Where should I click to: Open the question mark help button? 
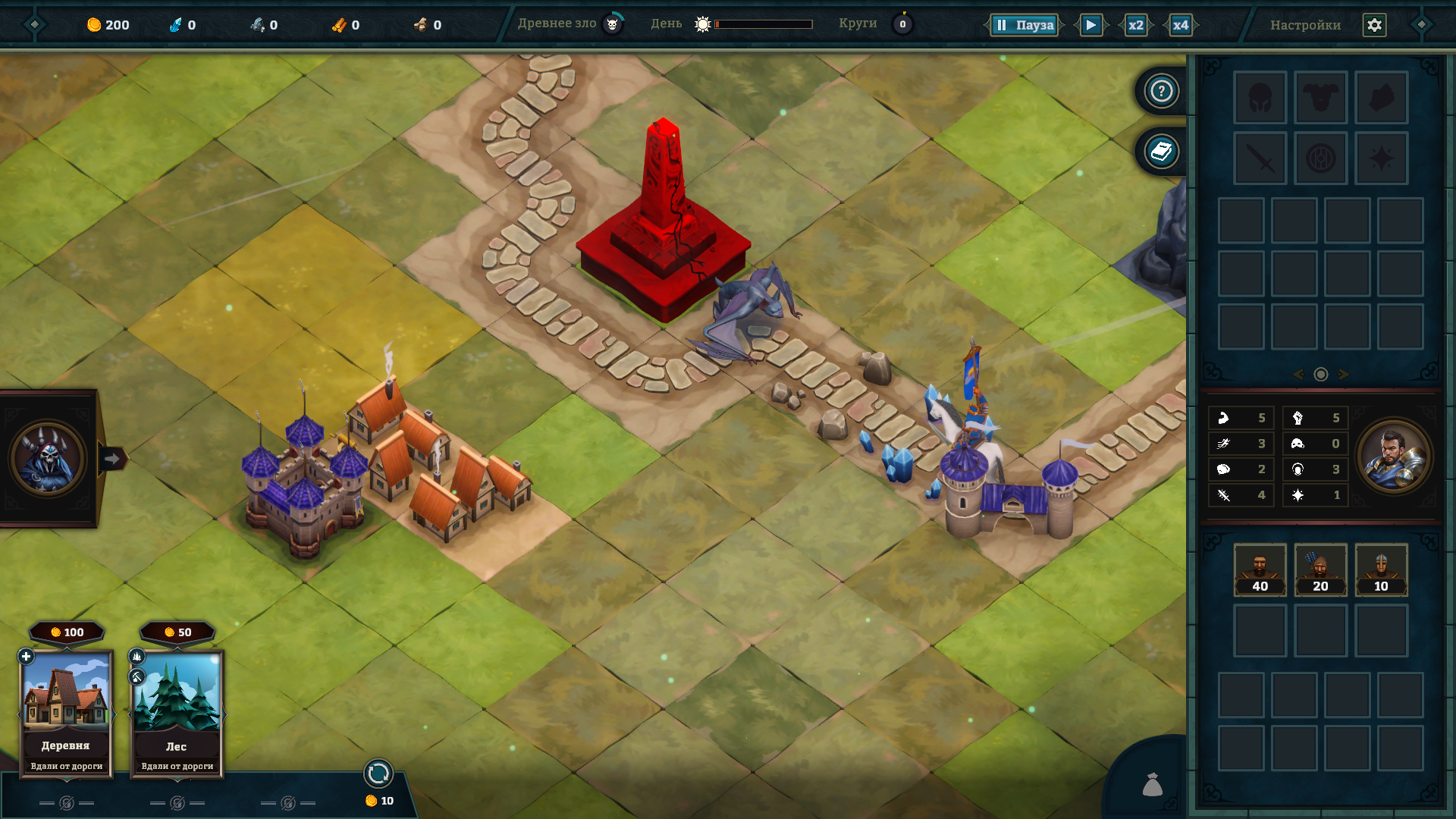point(1161,92)
